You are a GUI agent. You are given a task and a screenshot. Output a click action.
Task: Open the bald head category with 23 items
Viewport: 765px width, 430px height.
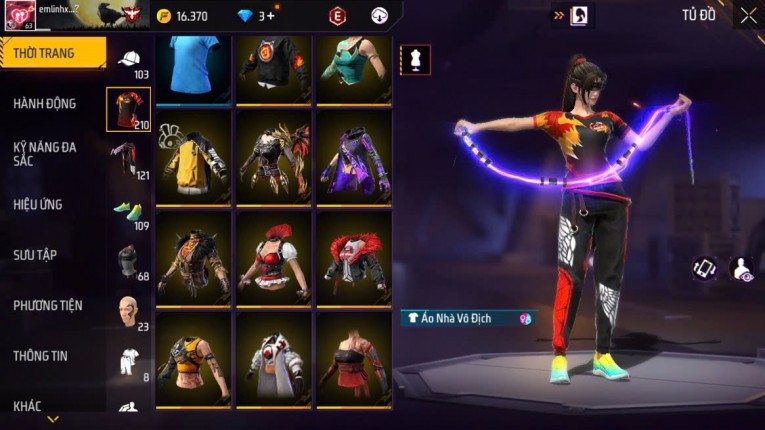click(129, 311)
